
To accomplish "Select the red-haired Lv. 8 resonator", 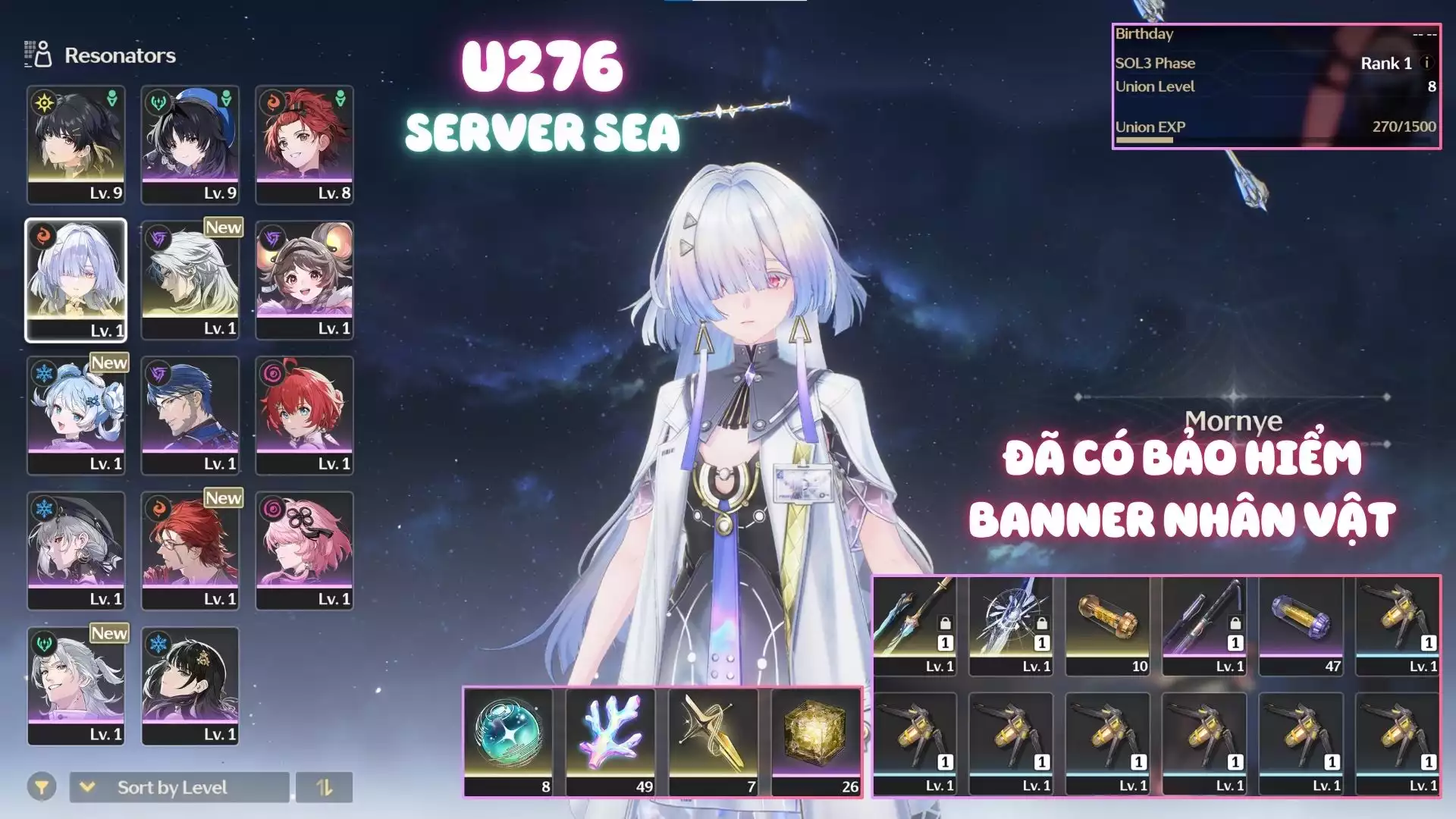I will tap(304, 144).
